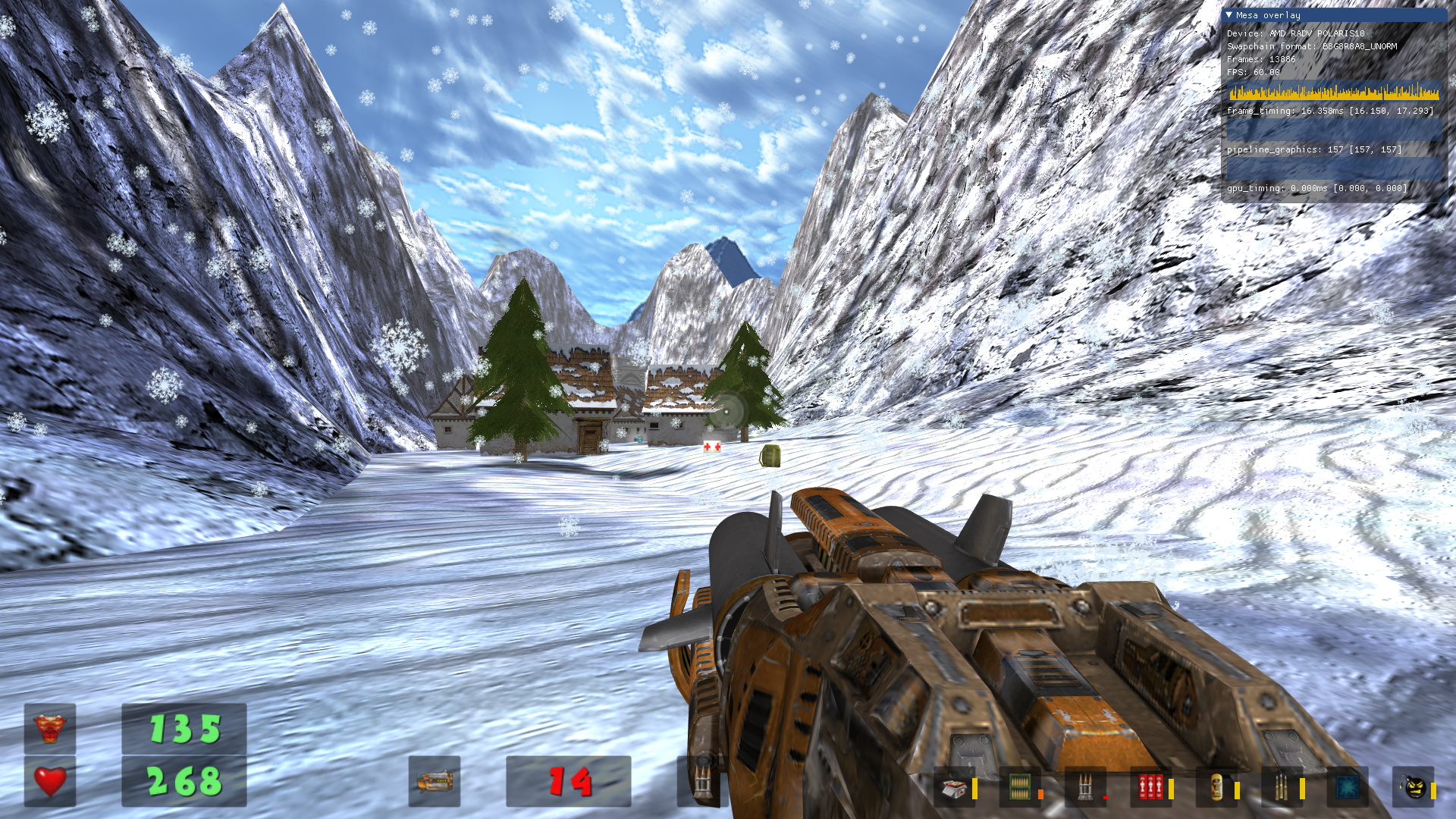Click the rockets ammo icon
Screen dimensions: 1456x819
click(x=1084, y=789)
